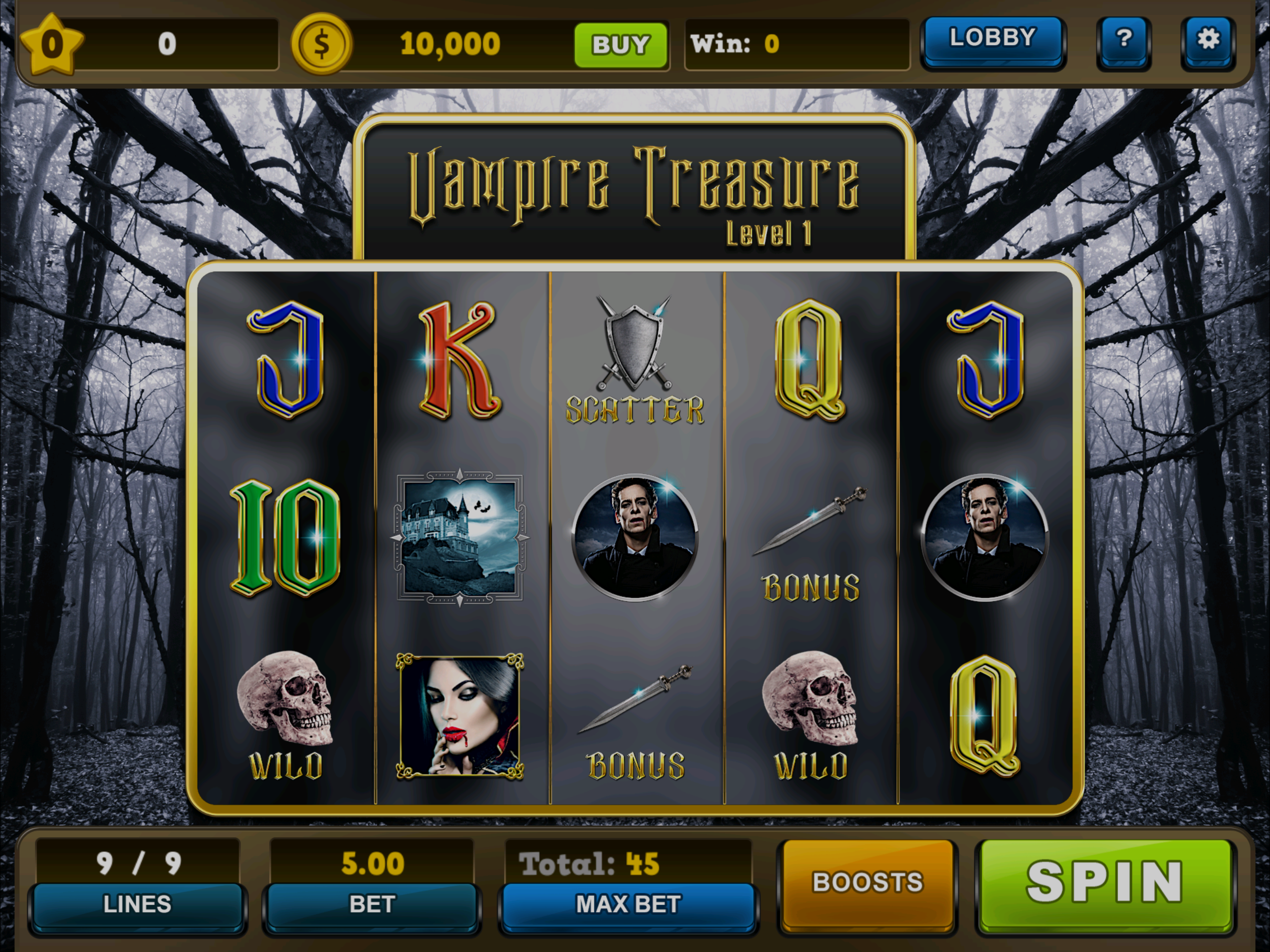1270x952 pixels.
Task: Change the bet amount with BET
Action: click(372, 905)
